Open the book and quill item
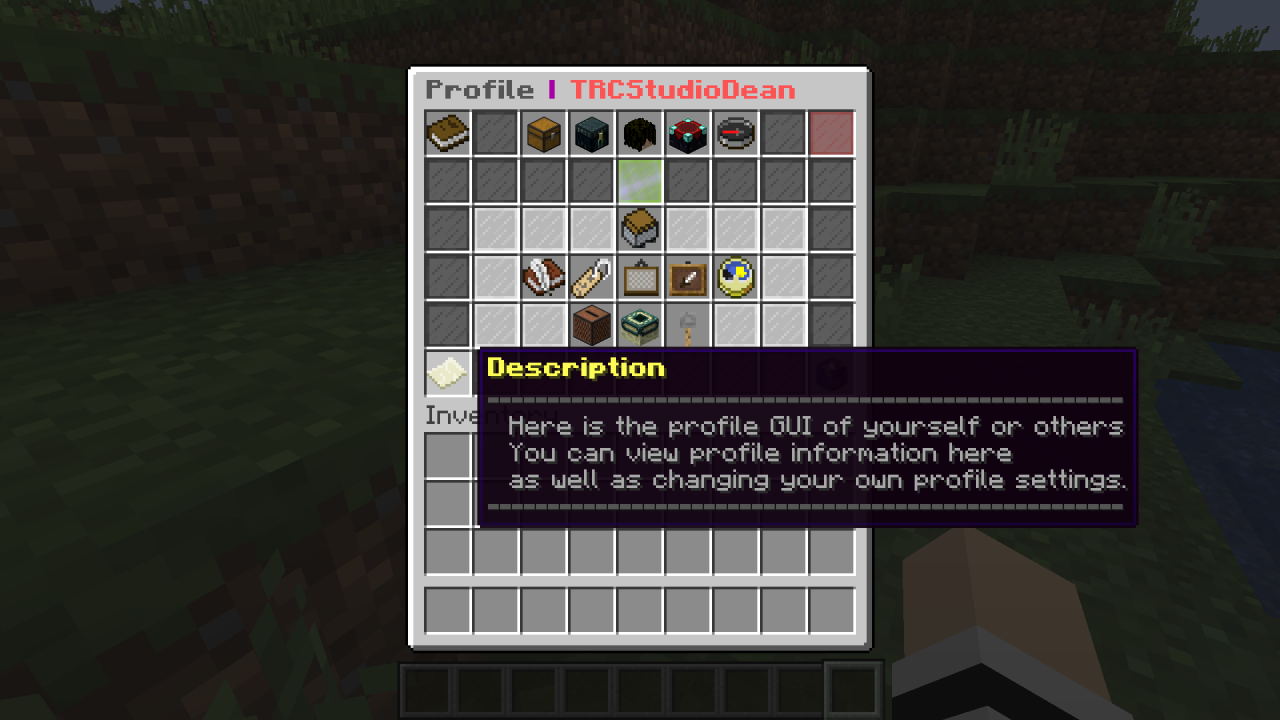The height and width of the screenshot is (720, 1280). 543,277
